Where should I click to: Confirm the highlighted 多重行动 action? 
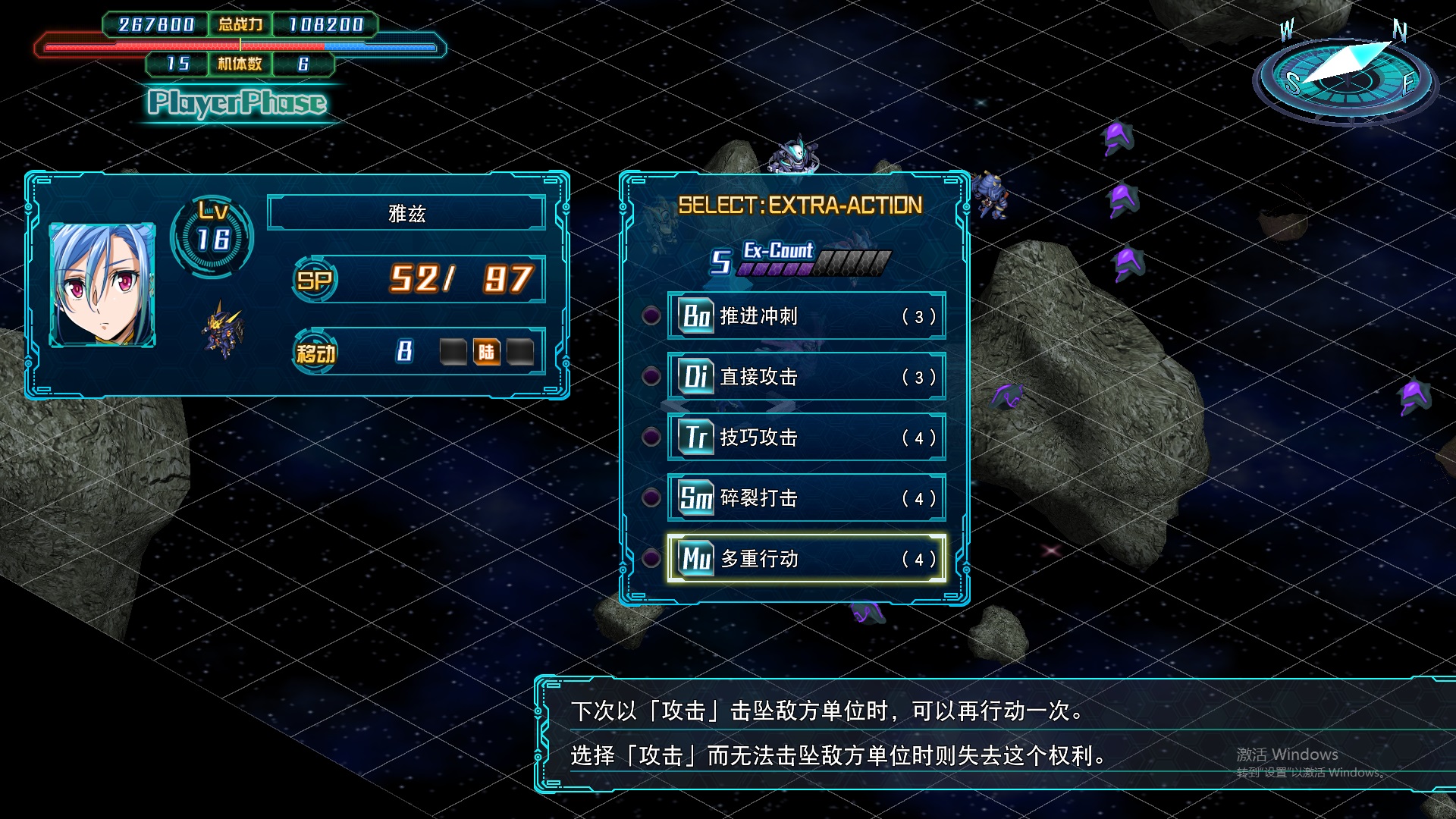click(x=806, y=558)
